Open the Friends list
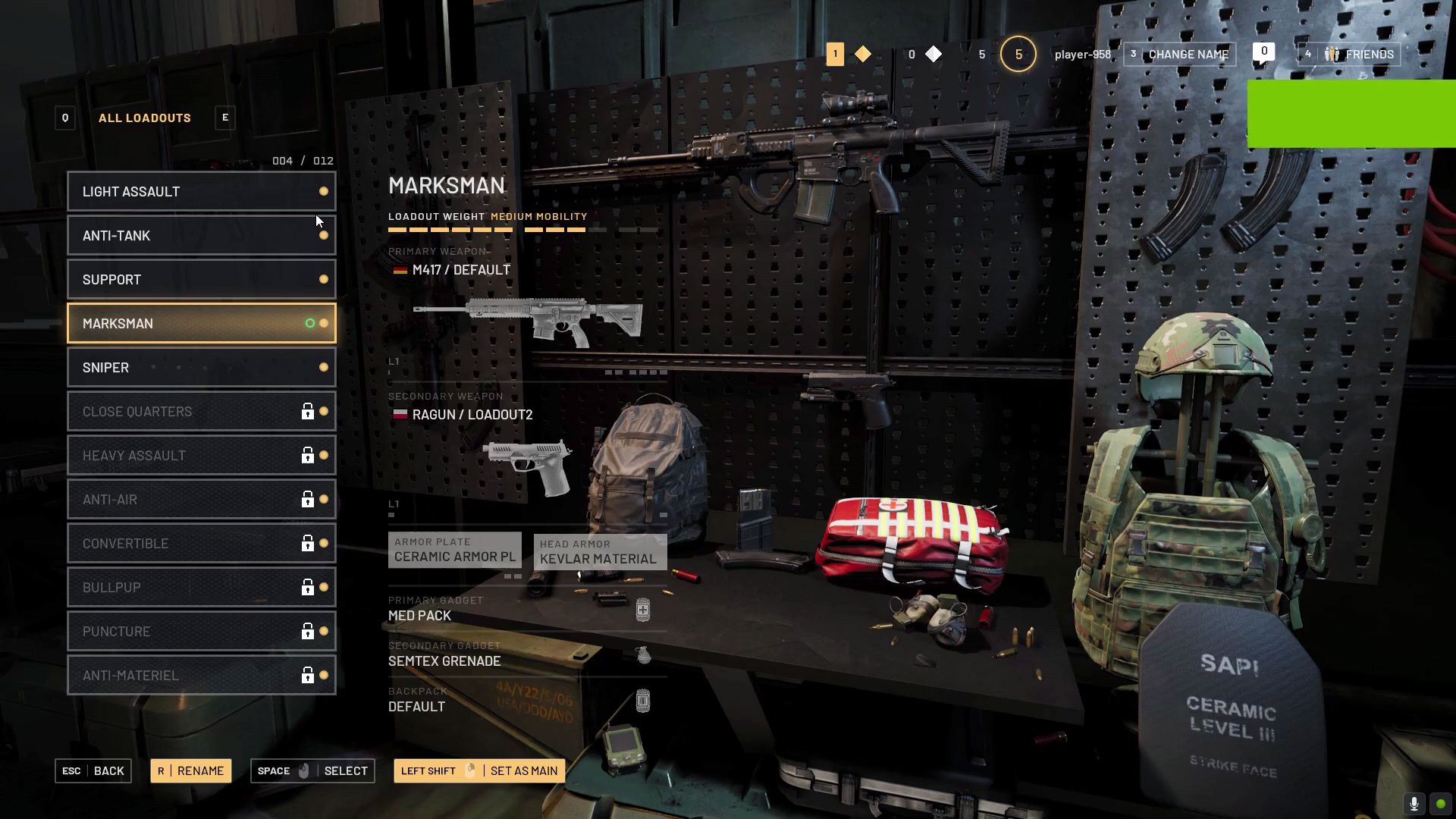The image size is (1456, 819). pyautogui.click(x=1349, y=55)
